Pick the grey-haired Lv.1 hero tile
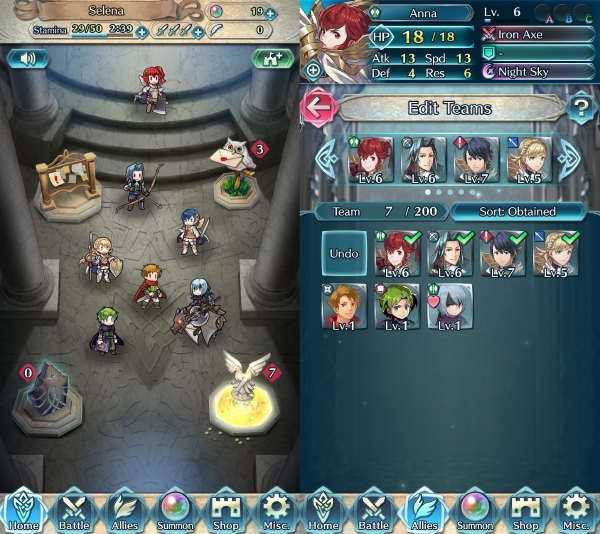 pos(449,305)
